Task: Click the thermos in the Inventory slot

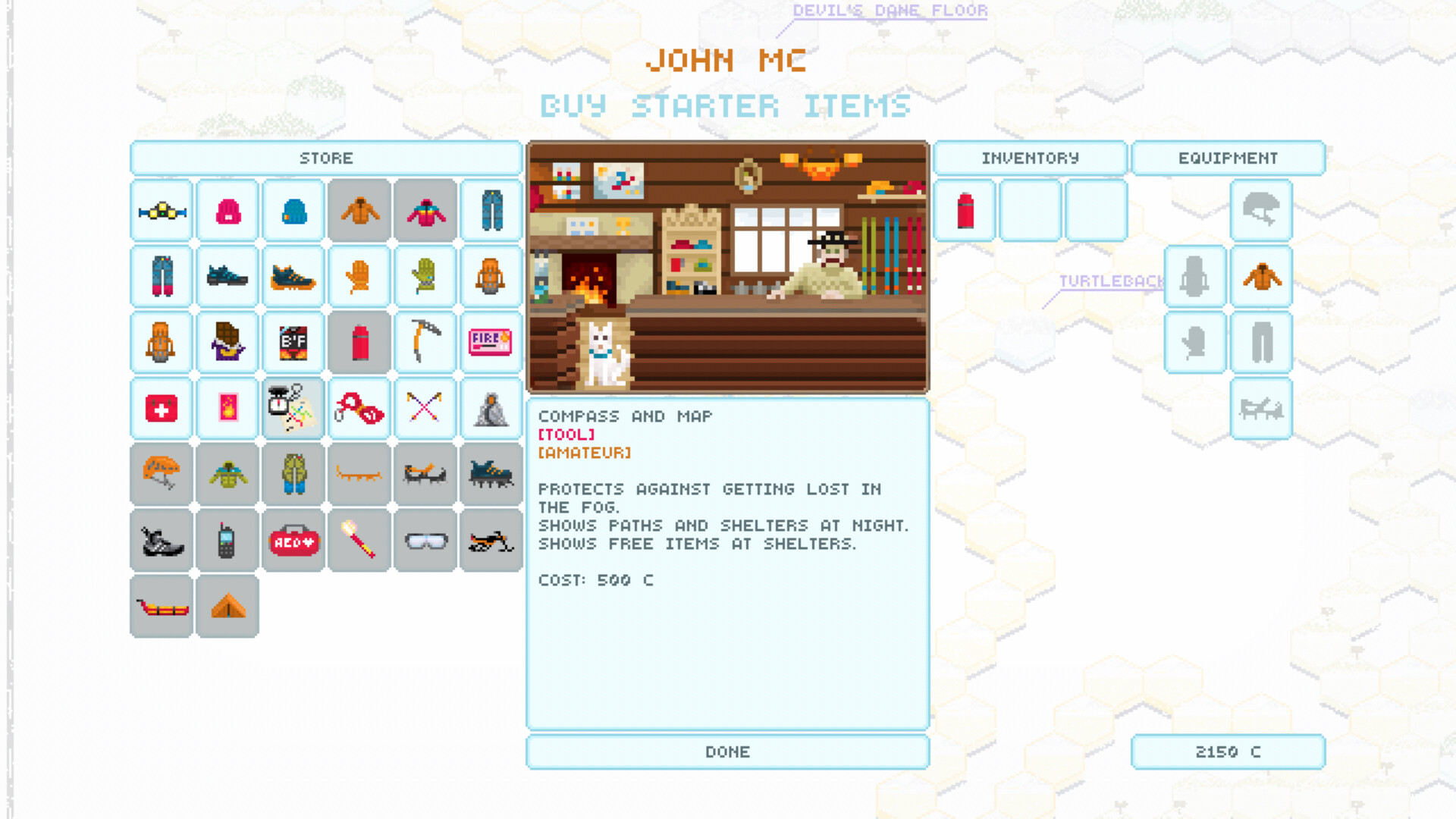Action: pos(964,211)
